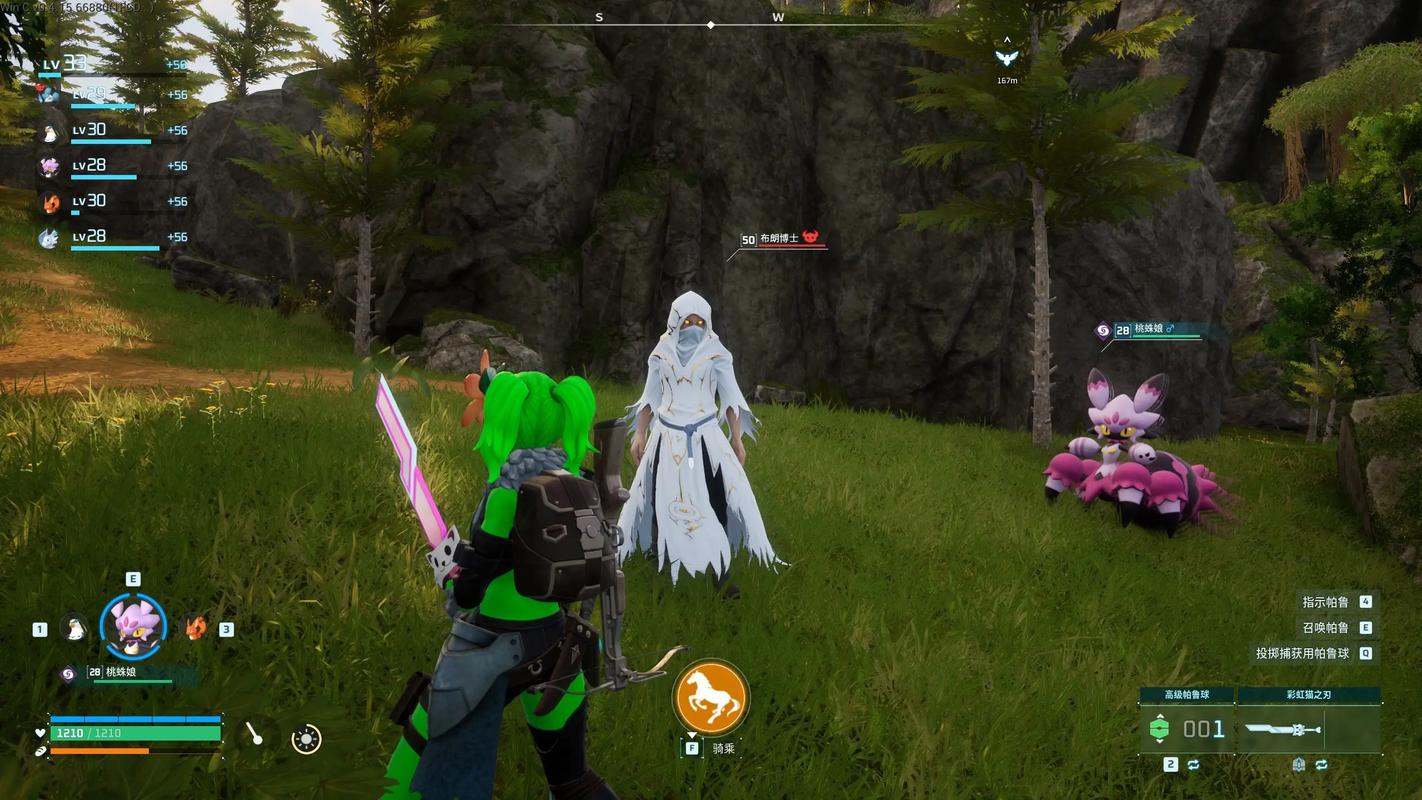Choose the pale blue spiky pal party icon

coord(49,238)
